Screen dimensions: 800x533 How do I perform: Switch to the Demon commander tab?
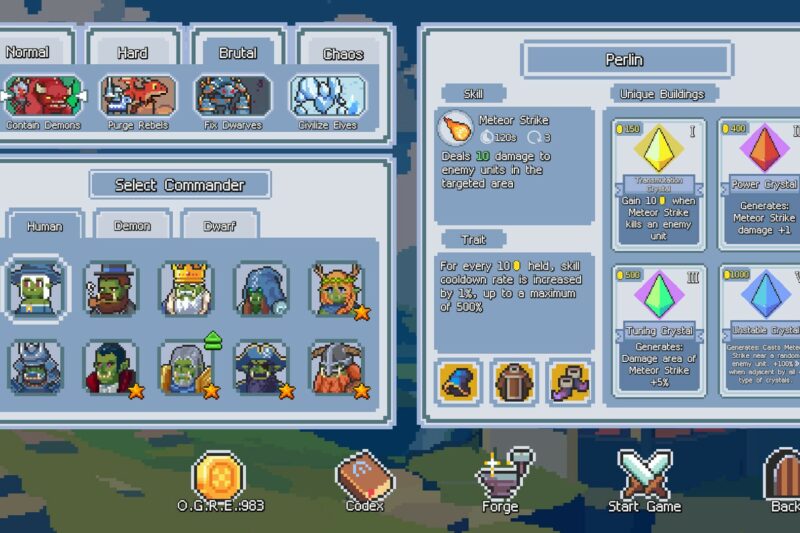coord(132,226)
